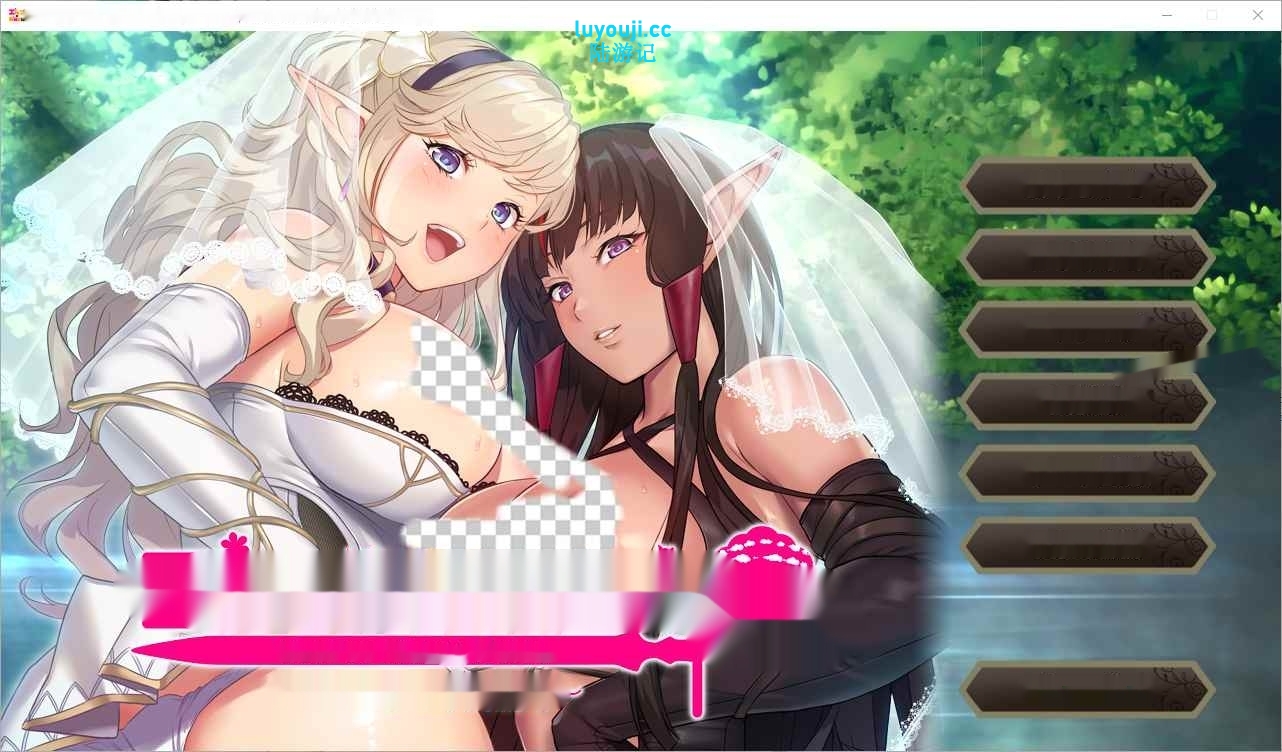Open the luyouji.cc watermark link

pyautogui.click(x=622, y=30)
